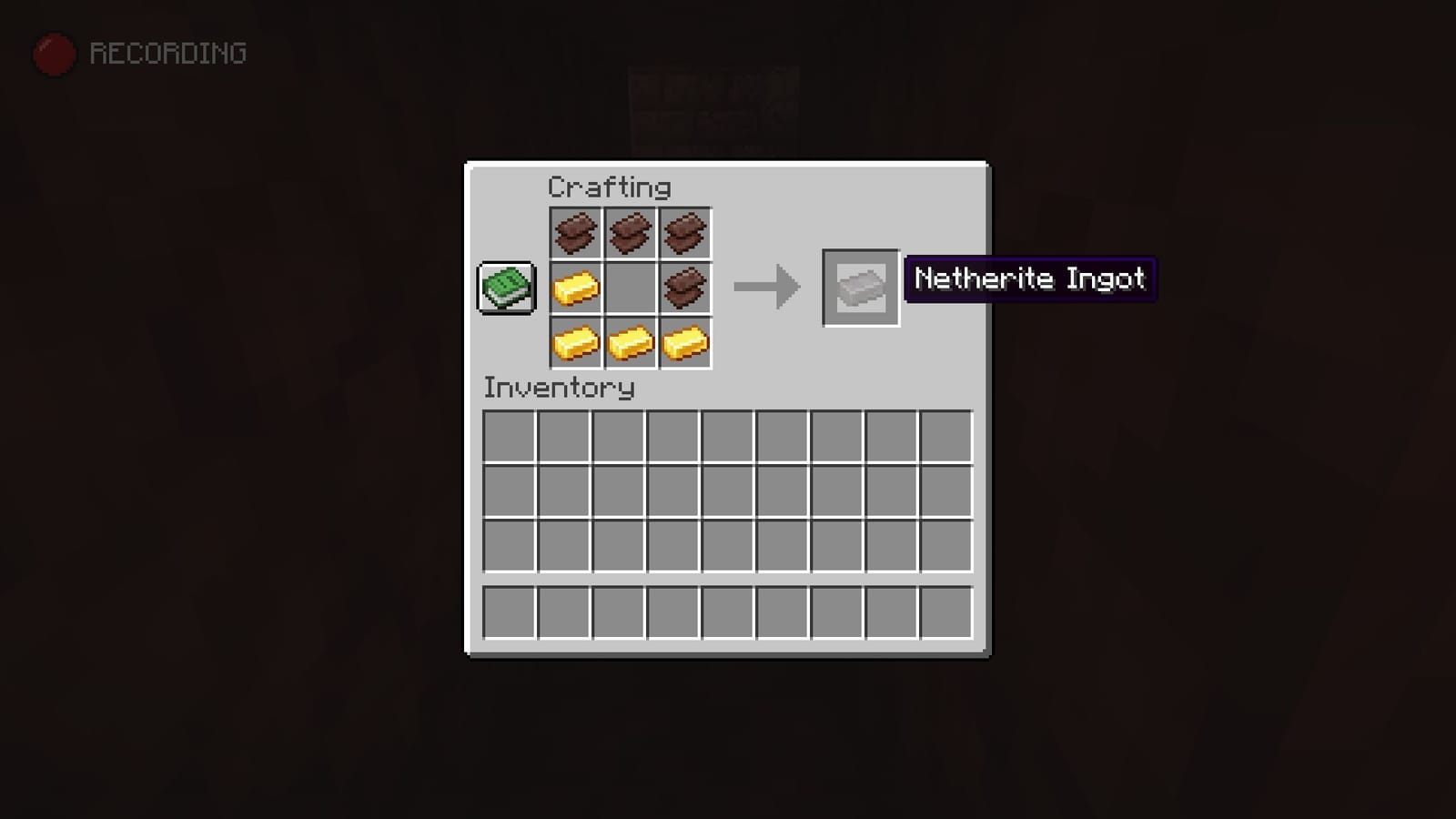Select the bottom-right gold ingot

(685, 343)
